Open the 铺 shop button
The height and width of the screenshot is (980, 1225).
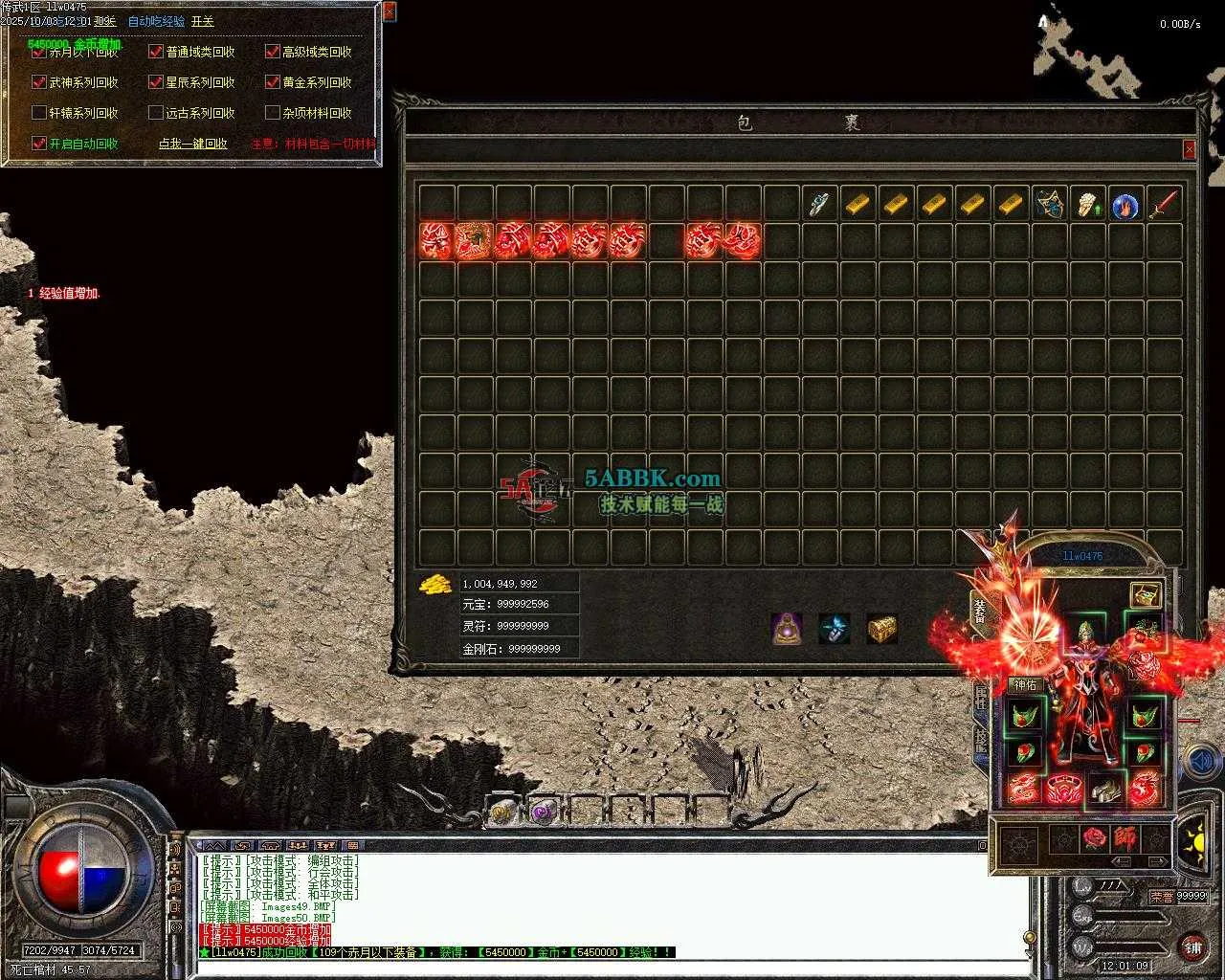click(x=1192, y=947)
